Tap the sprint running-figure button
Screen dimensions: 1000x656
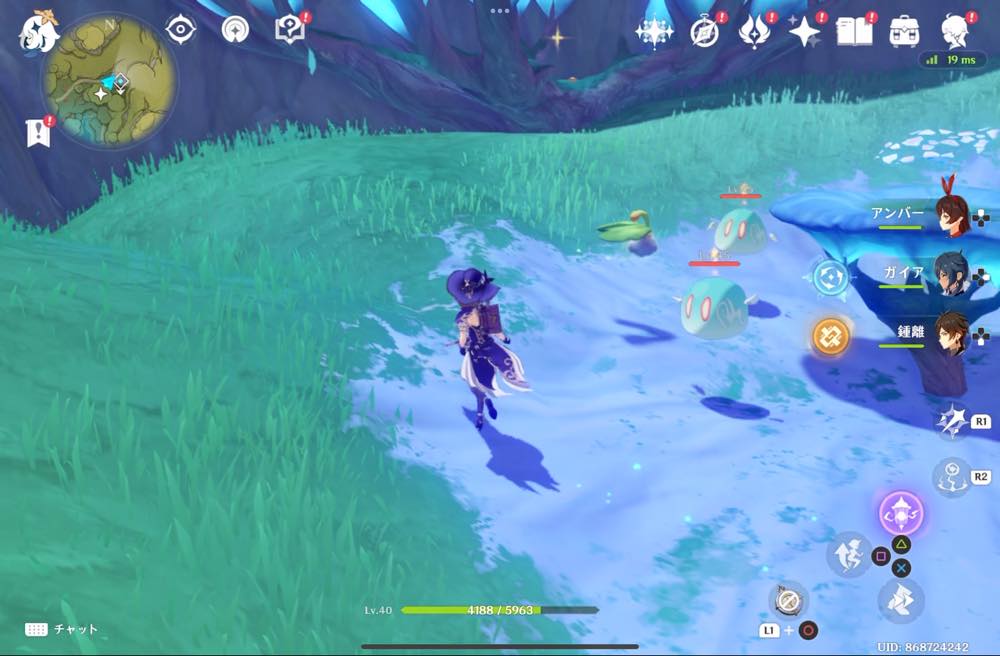(x=849, y=556)
